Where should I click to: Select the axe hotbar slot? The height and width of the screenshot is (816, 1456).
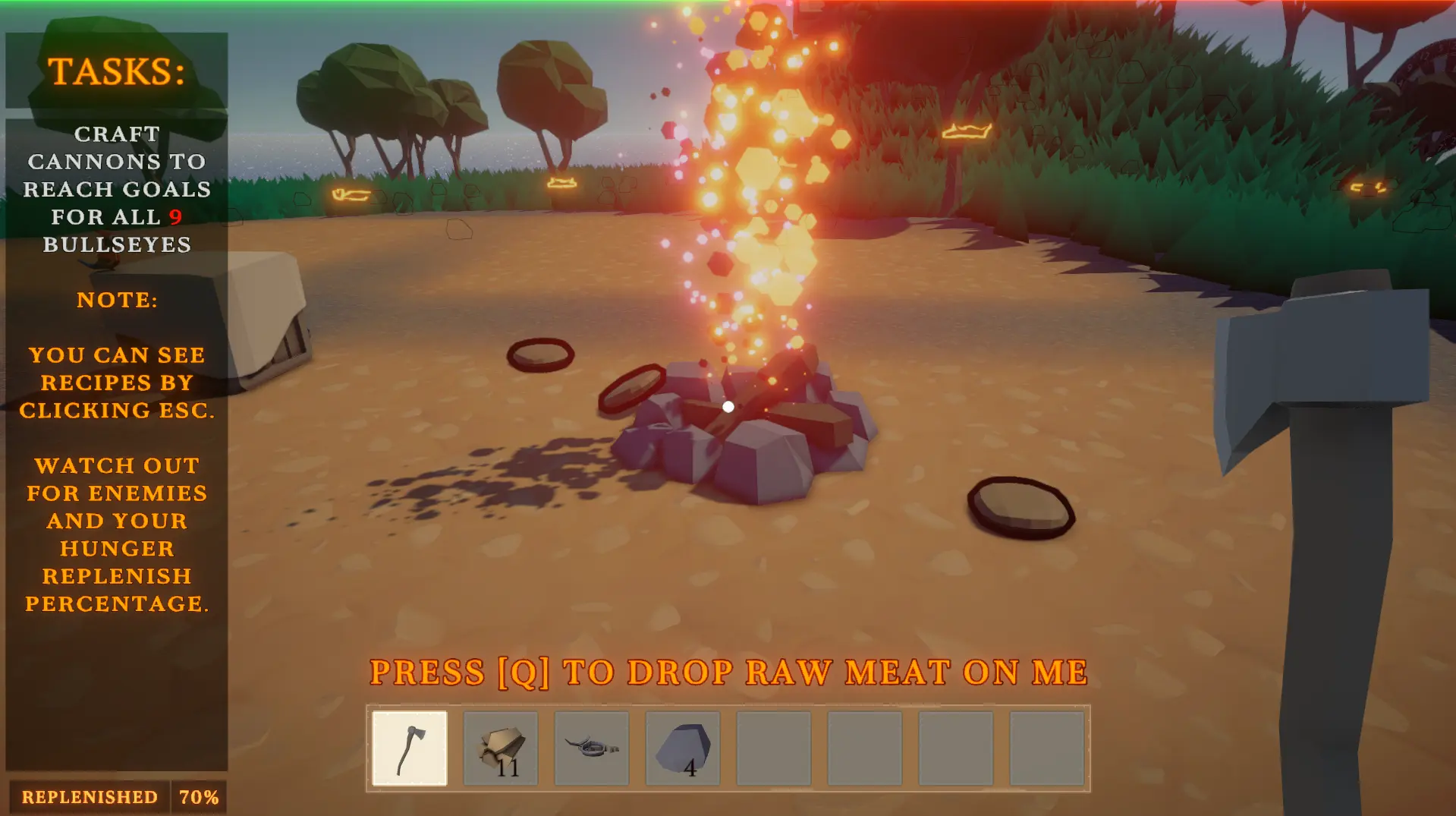pos(410,748)
